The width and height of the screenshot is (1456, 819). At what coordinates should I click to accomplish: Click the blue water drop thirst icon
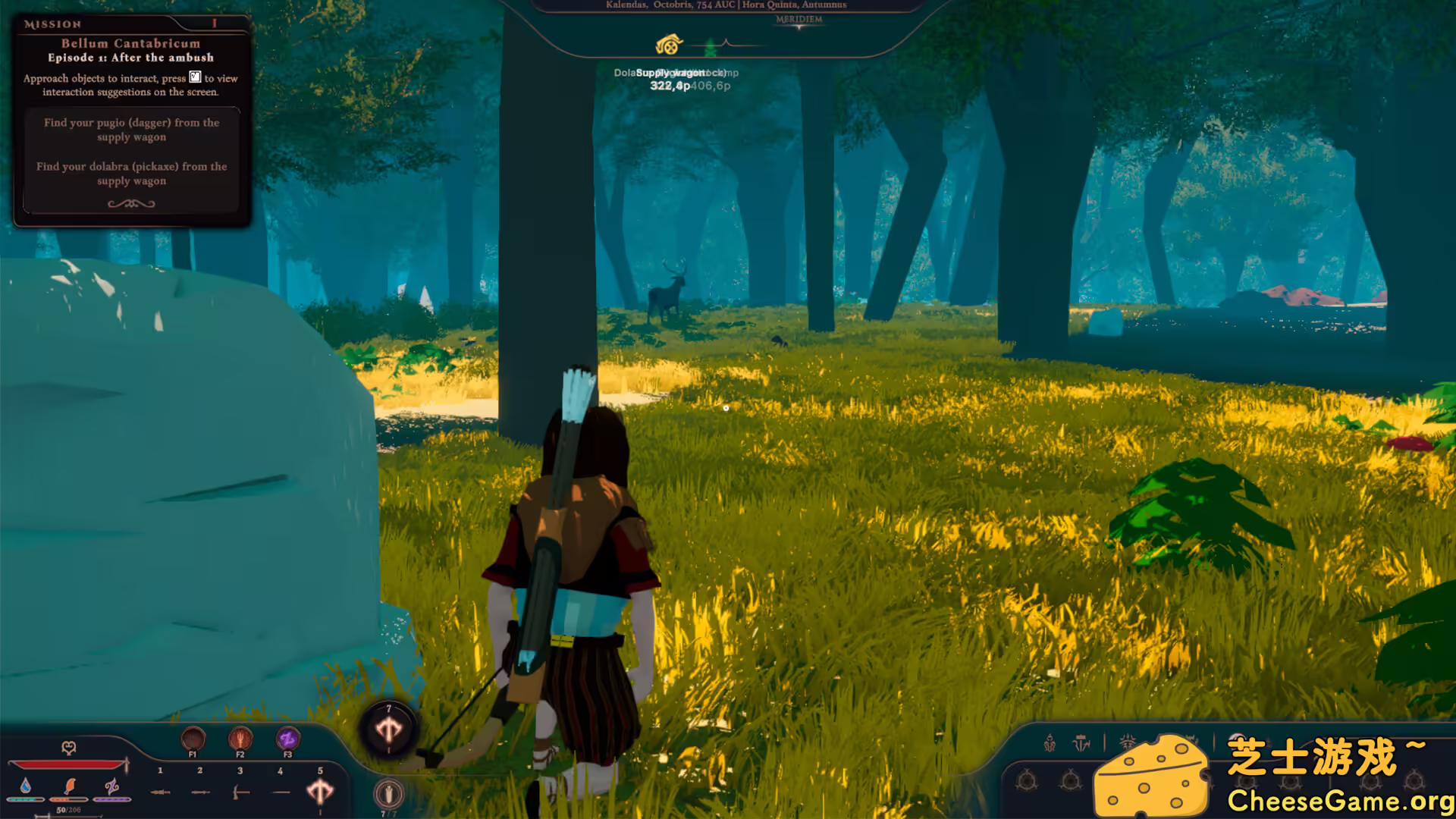point(26,786)
